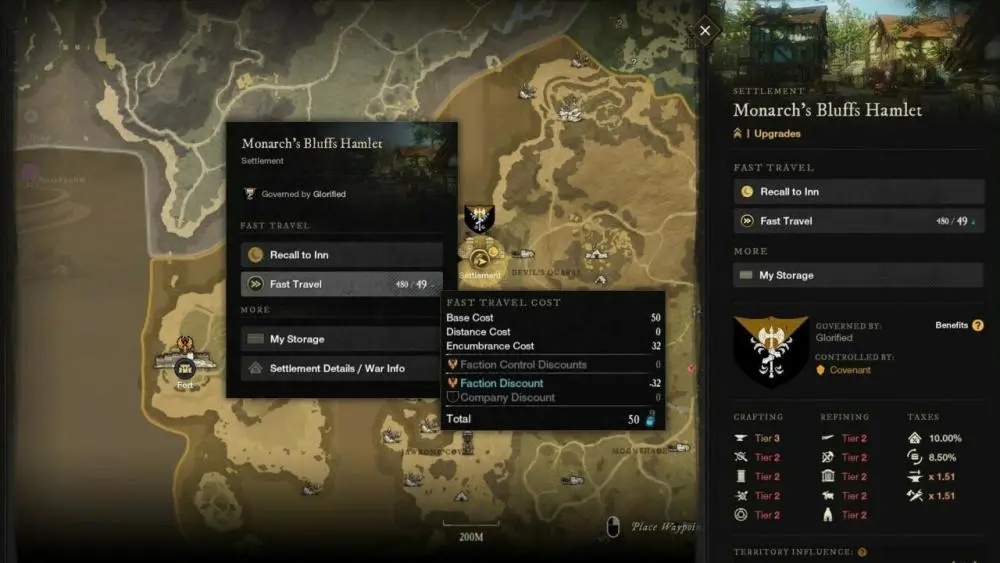Click Recall to Inn in the side panel
The width and height of the screenshot is (1000, 563).
pos(858,192)
